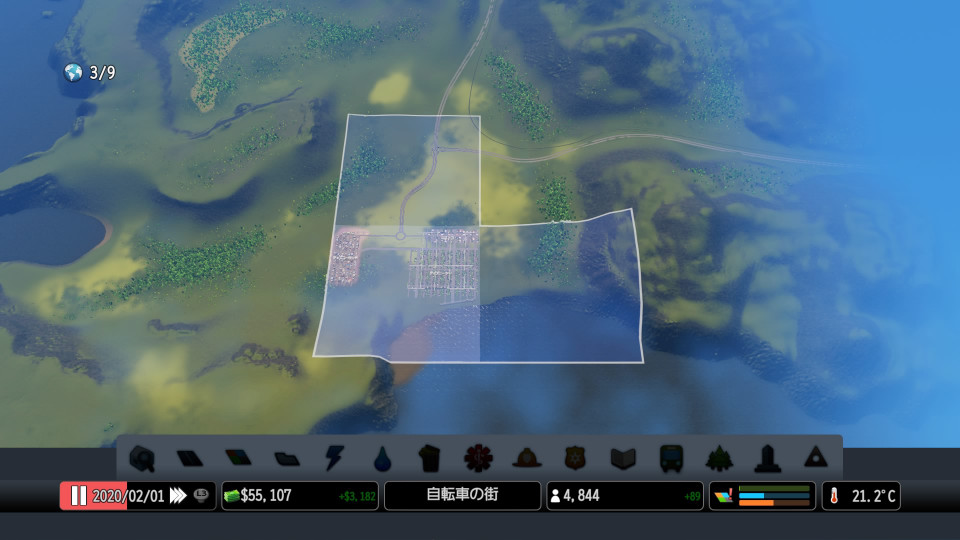Open the Roads build menu

click(189, 458)
